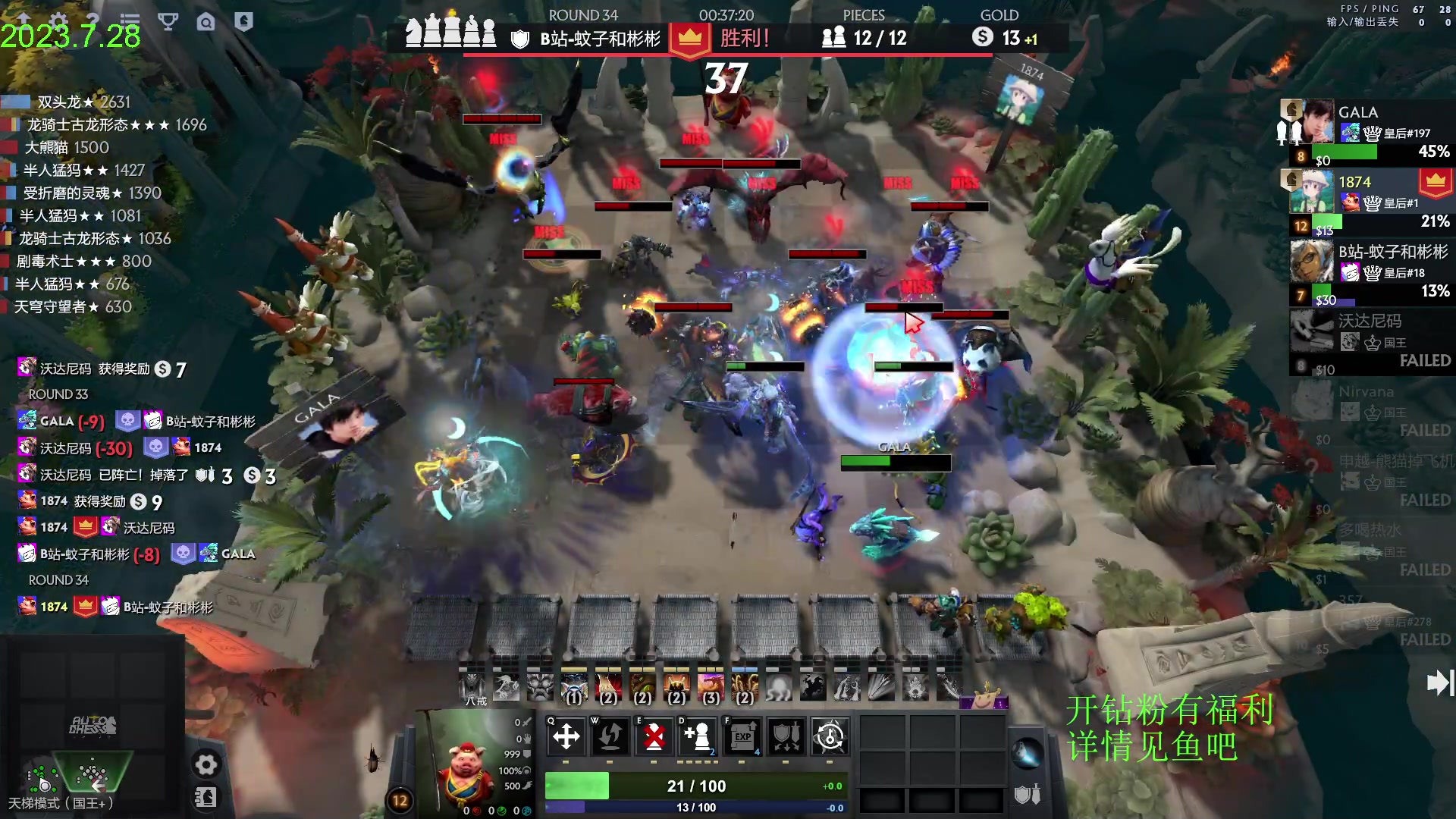
Task: Buy experience with the EXP ability
Action: click(x=742, y=736)
